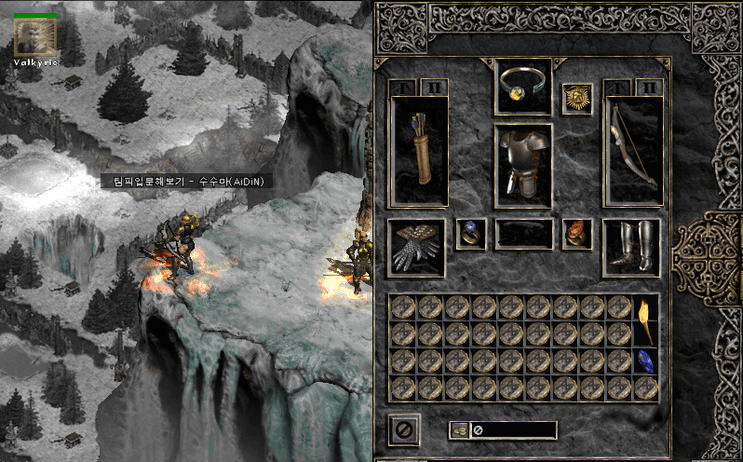Close the inventory panel
The image size is (743, 462).
coord(404,430)
